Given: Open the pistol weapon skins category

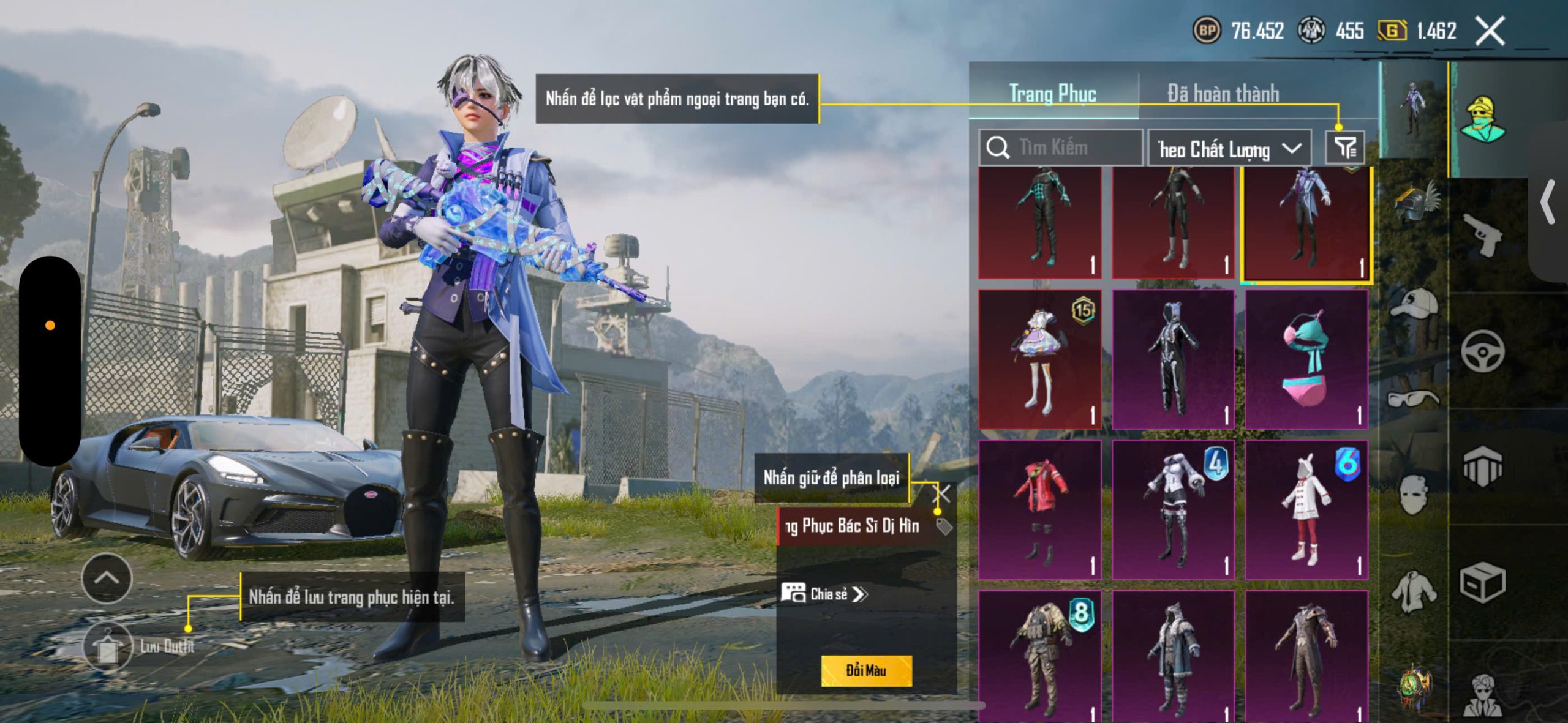Looking at the screenshot, I should [x=1482, y=235].
